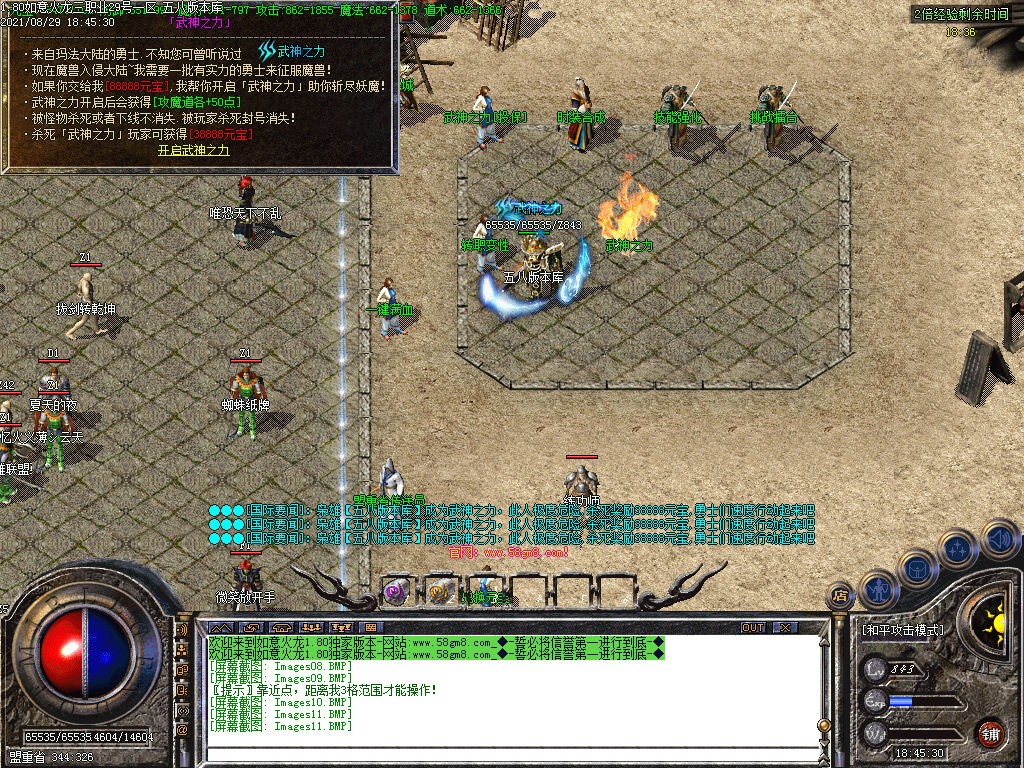Click the chat scrollbar gold knob
The width and height of the screenshot is (1024, 768).
pos(823,725)
